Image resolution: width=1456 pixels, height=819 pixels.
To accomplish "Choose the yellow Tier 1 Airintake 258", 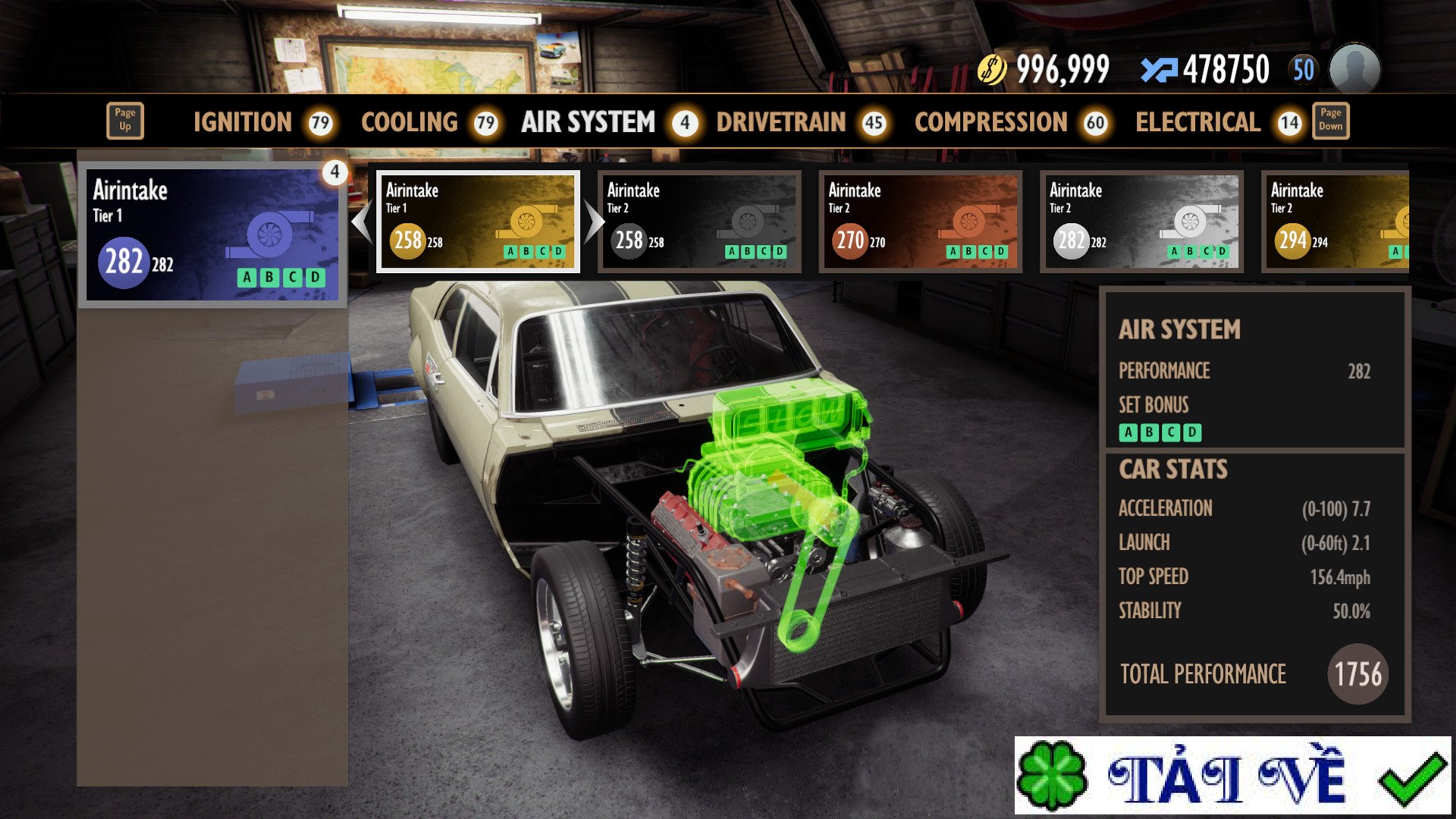I will [479, 221].
